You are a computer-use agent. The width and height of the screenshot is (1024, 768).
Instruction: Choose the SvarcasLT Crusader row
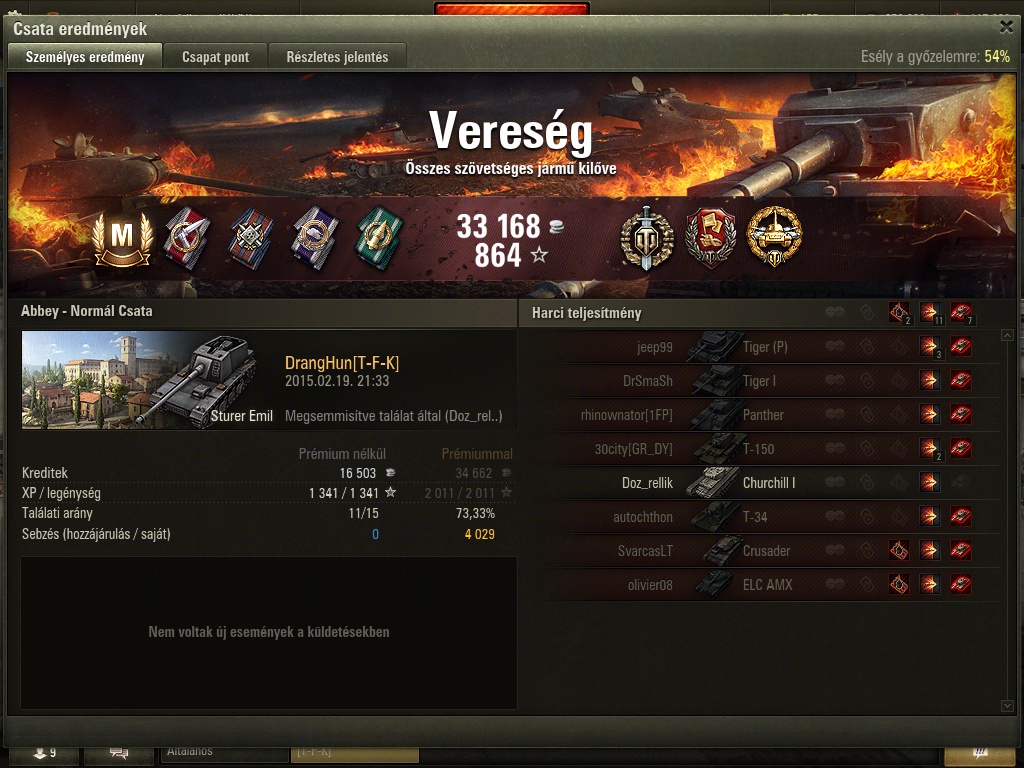(760, 551)
